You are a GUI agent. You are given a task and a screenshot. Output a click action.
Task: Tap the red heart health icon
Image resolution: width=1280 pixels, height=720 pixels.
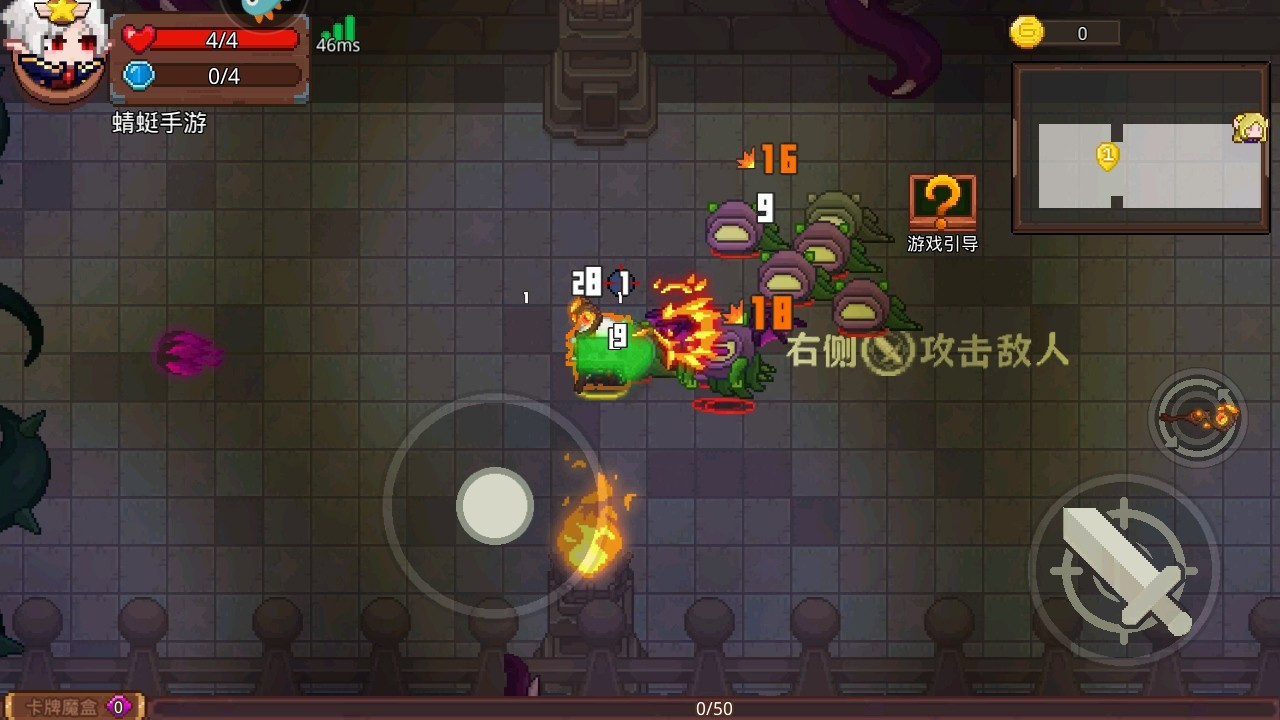pos(137,39)
